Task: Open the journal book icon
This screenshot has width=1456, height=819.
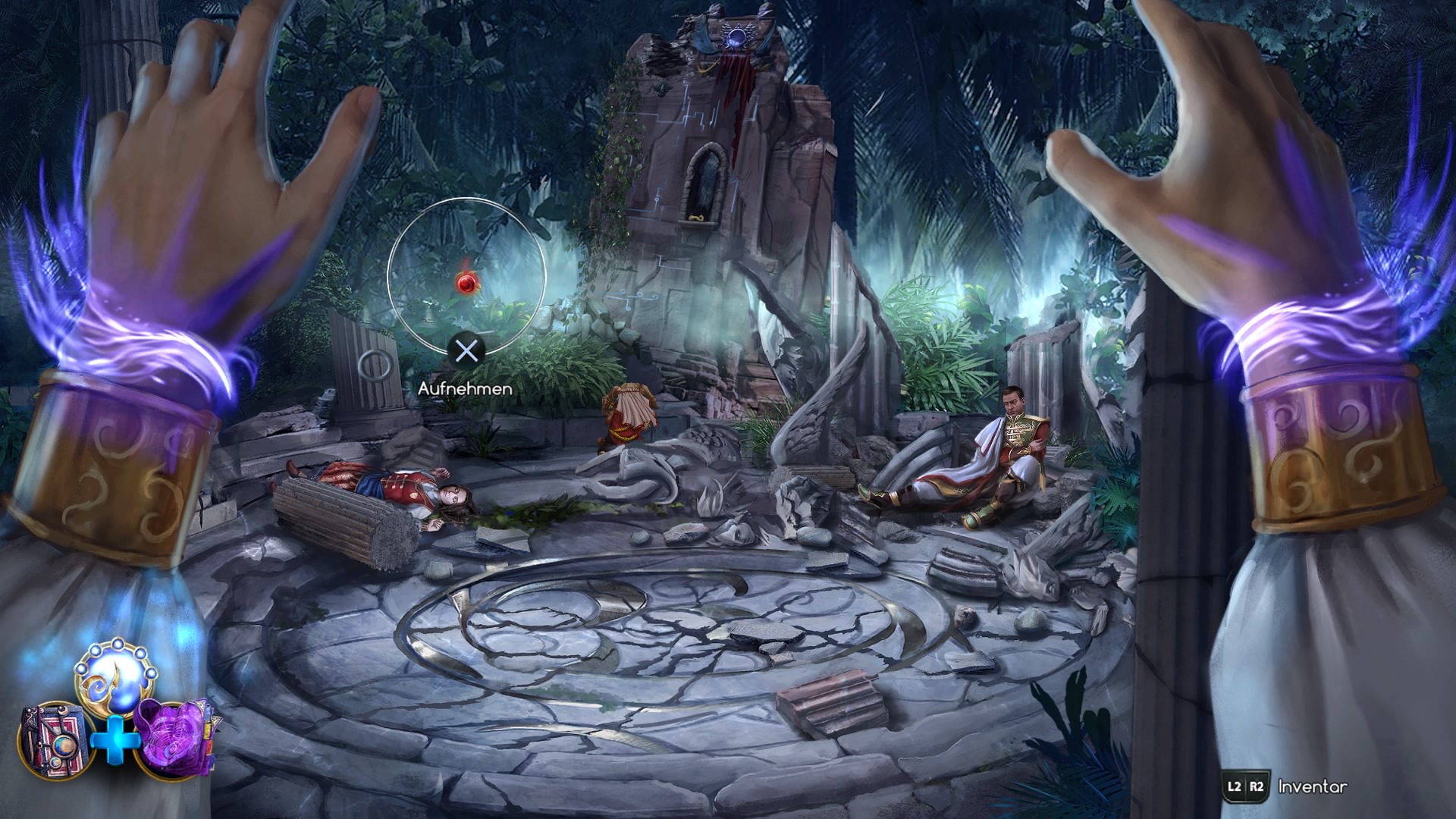Action: (55, 739)
